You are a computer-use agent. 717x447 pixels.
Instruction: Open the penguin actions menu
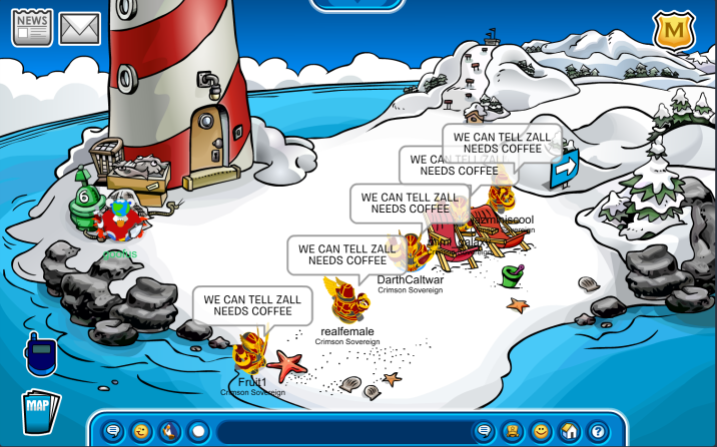pyautogui.click(x=169, y=432)
